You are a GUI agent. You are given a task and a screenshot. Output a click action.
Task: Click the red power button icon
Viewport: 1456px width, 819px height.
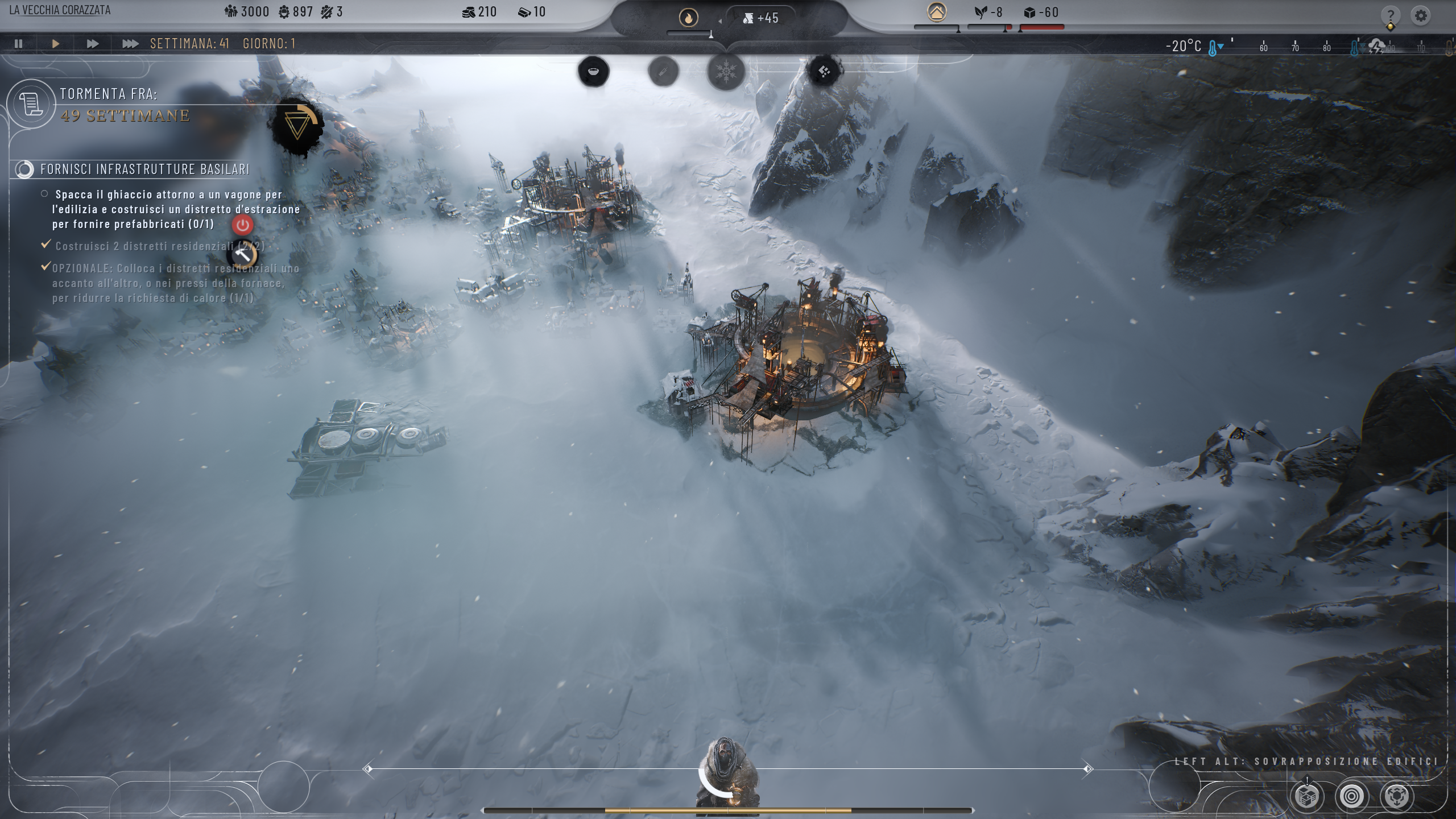point(243,225)
